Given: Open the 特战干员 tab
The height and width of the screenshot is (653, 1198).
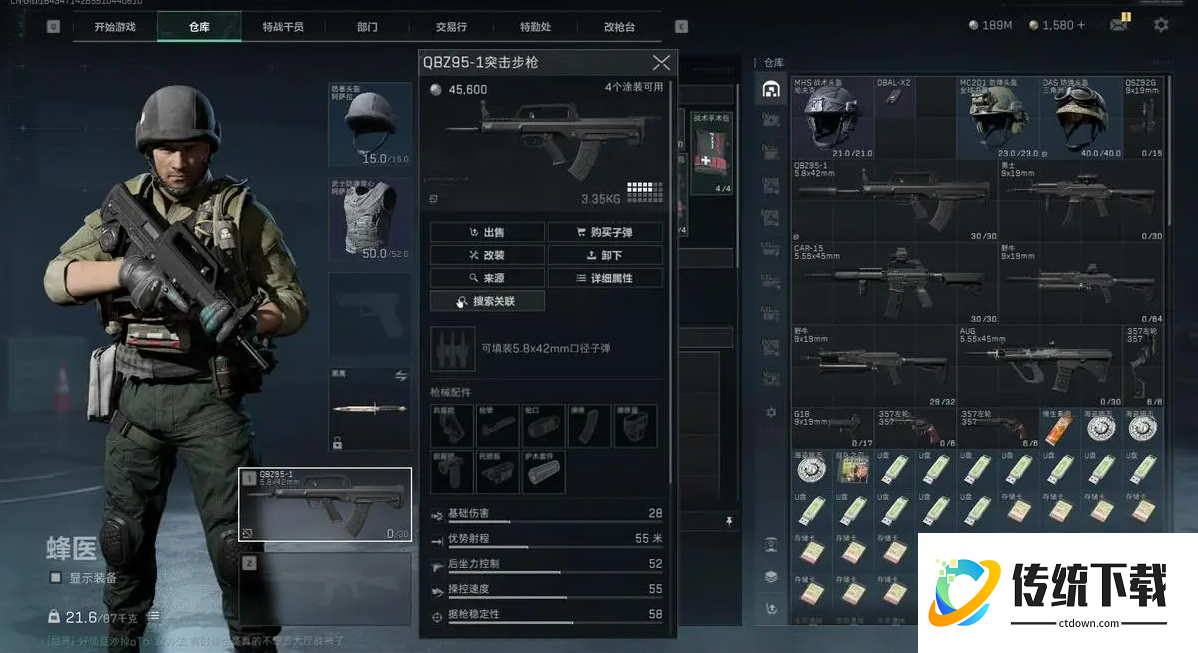Looking at the screenshot, I should pyautogui.click(x=283, y=27).
